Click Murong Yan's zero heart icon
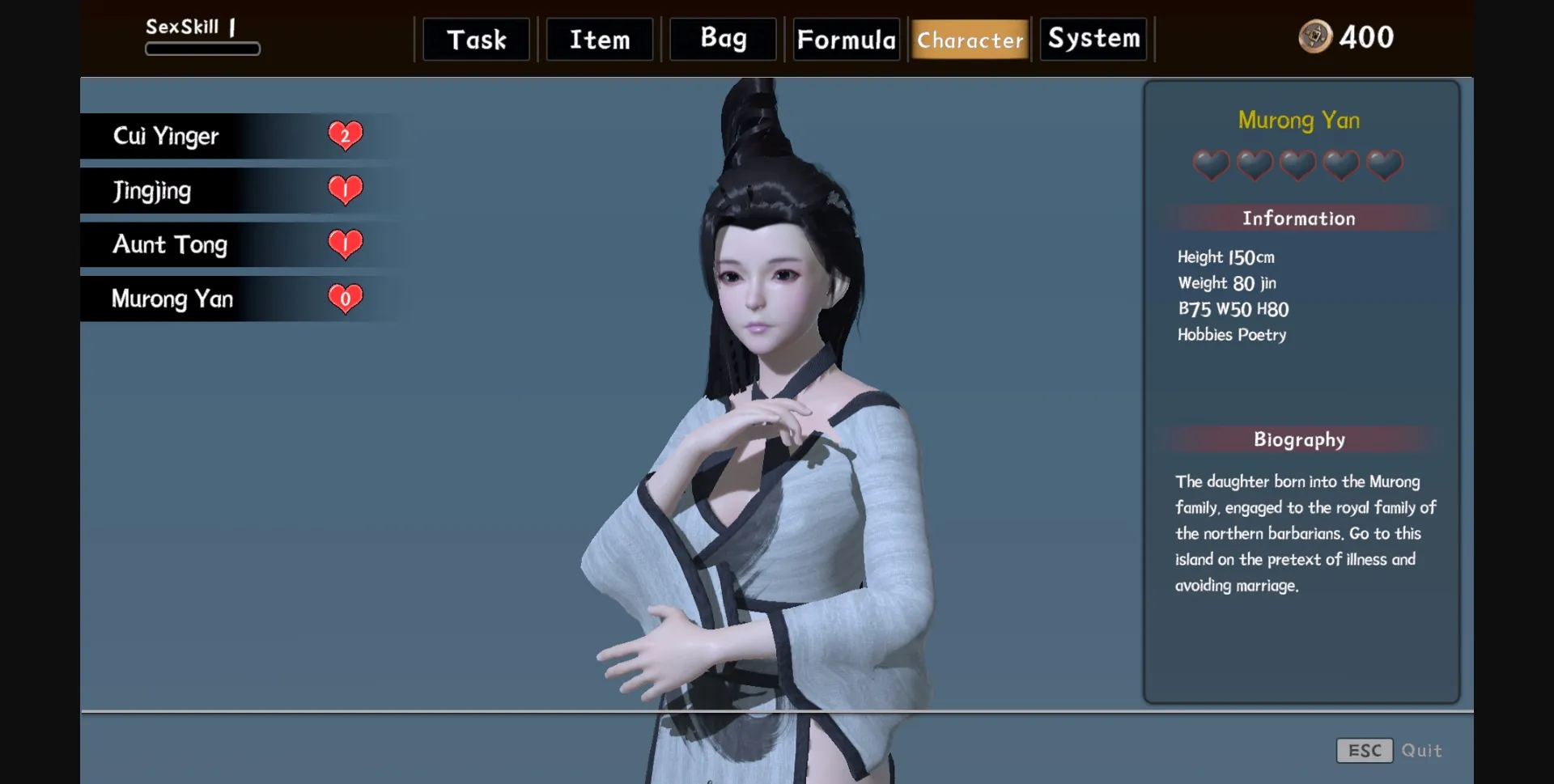 coord(346,299)
